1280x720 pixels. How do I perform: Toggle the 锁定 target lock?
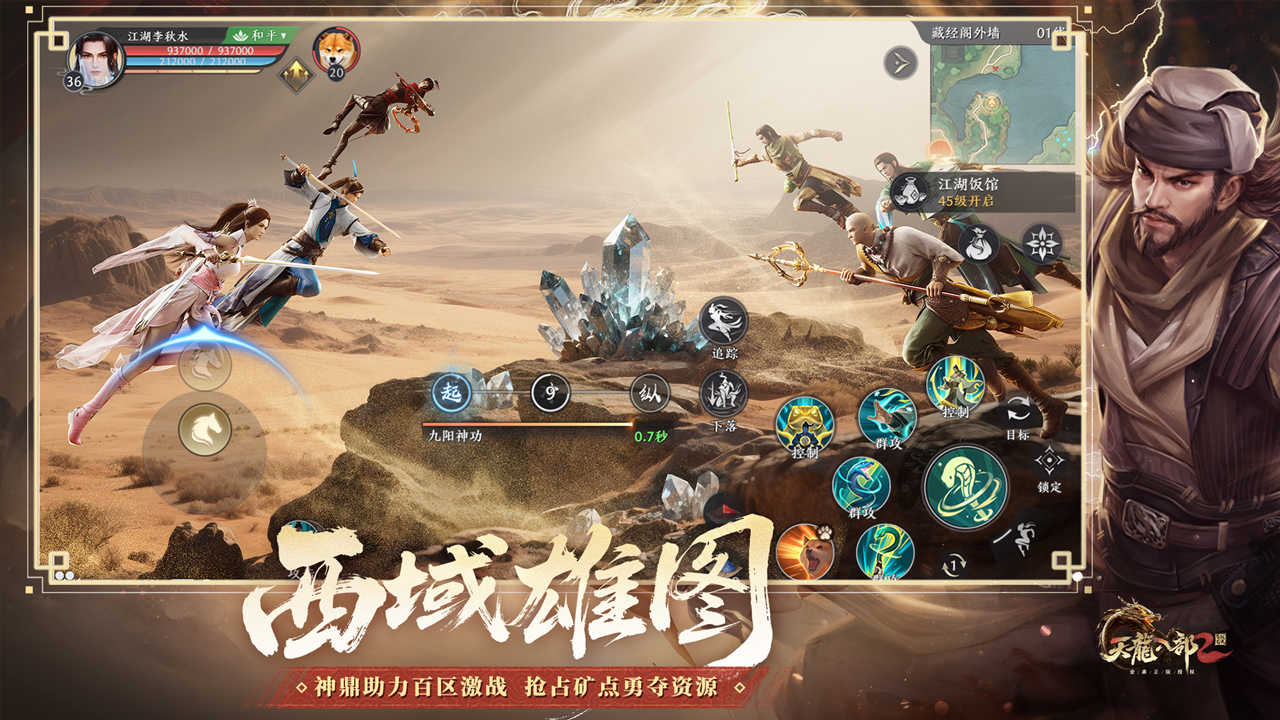click(1048, 461)
